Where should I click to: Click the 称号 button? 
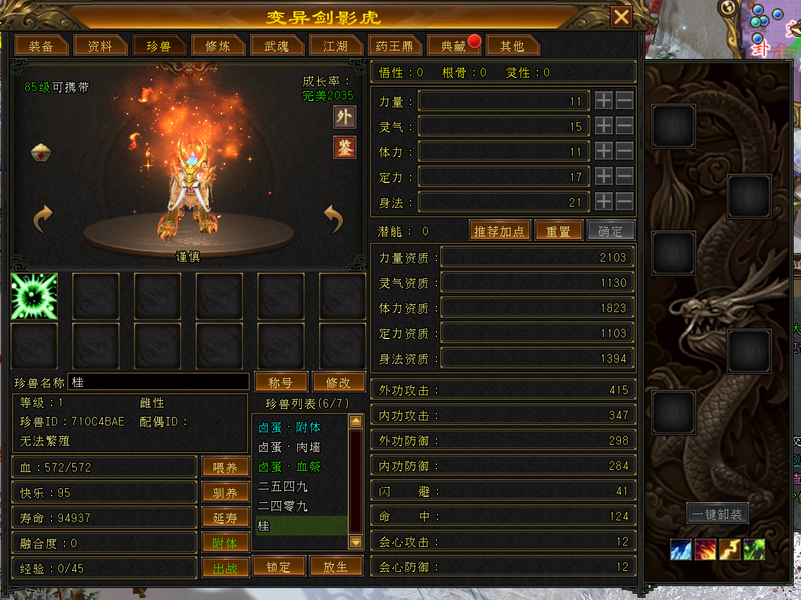[x=281, y=382]
